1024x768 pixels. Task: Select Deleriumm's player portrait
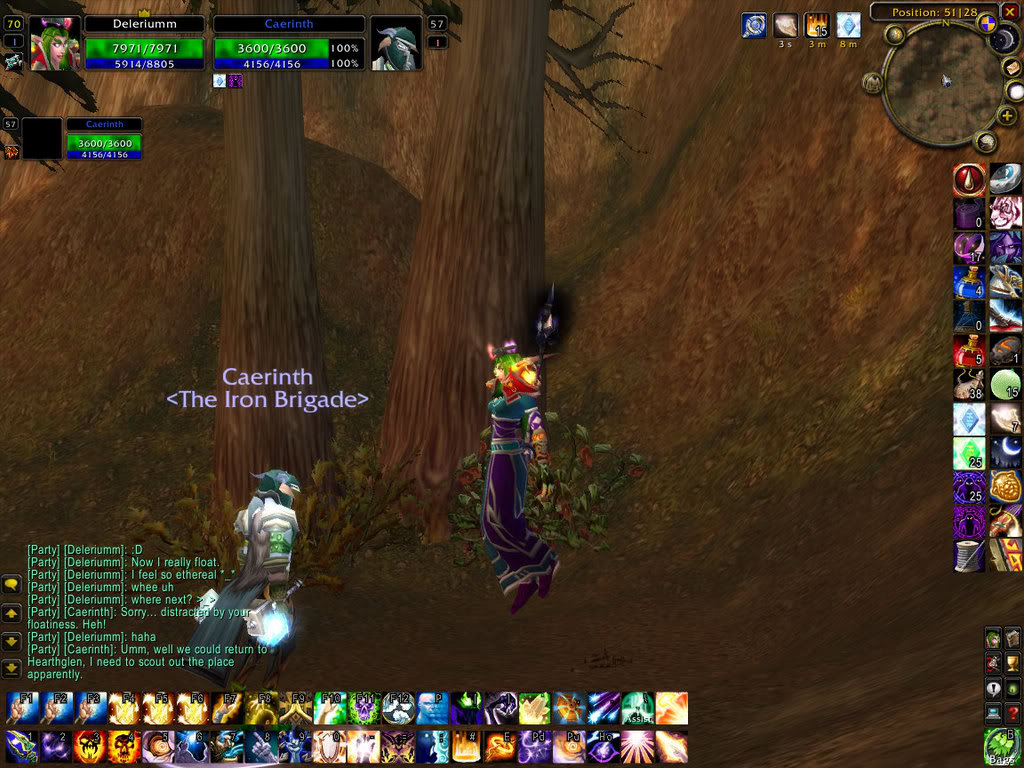pos(54,44)
